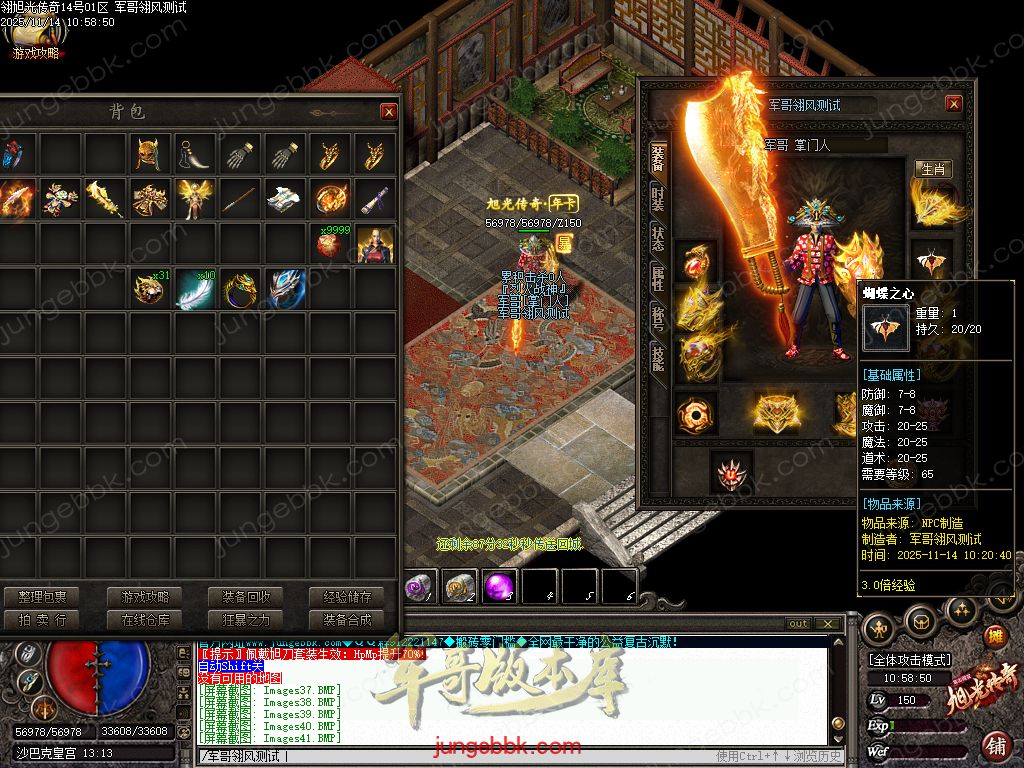Click the chat window's out button
1024x768 pixels.
pos(798,624)
